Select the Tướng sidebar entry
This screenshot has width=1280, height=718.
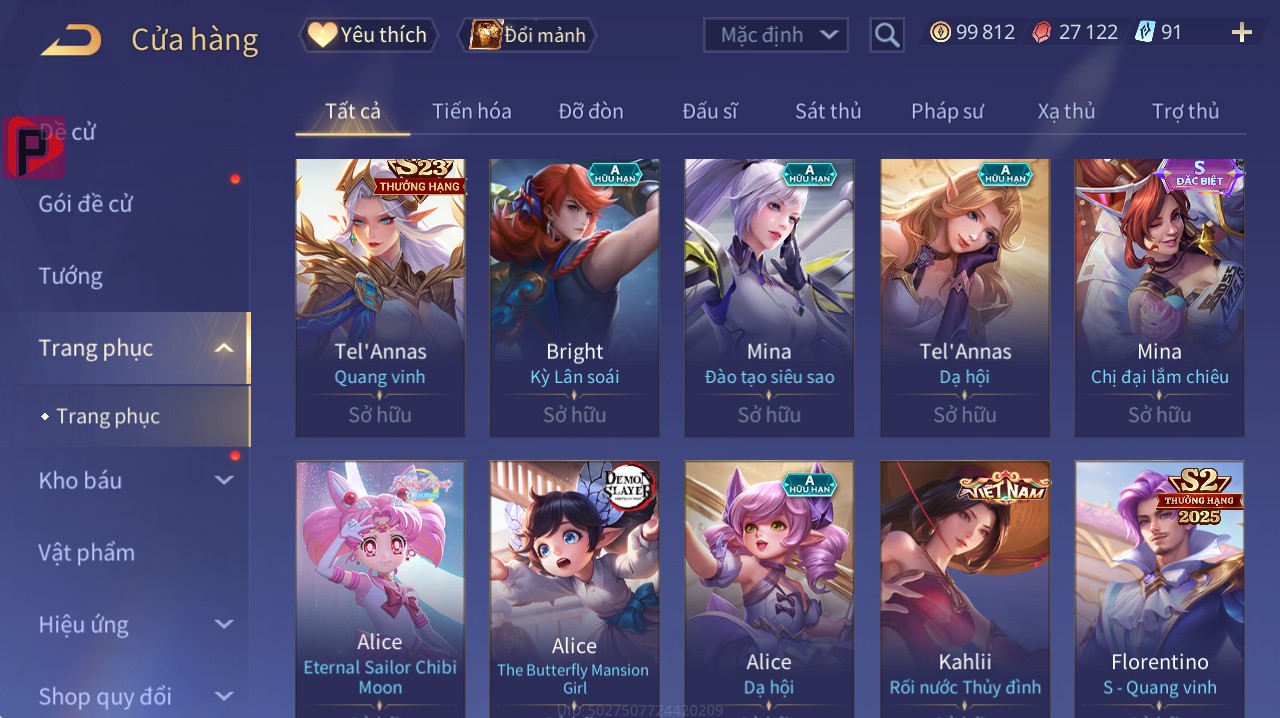pos(71,276)
